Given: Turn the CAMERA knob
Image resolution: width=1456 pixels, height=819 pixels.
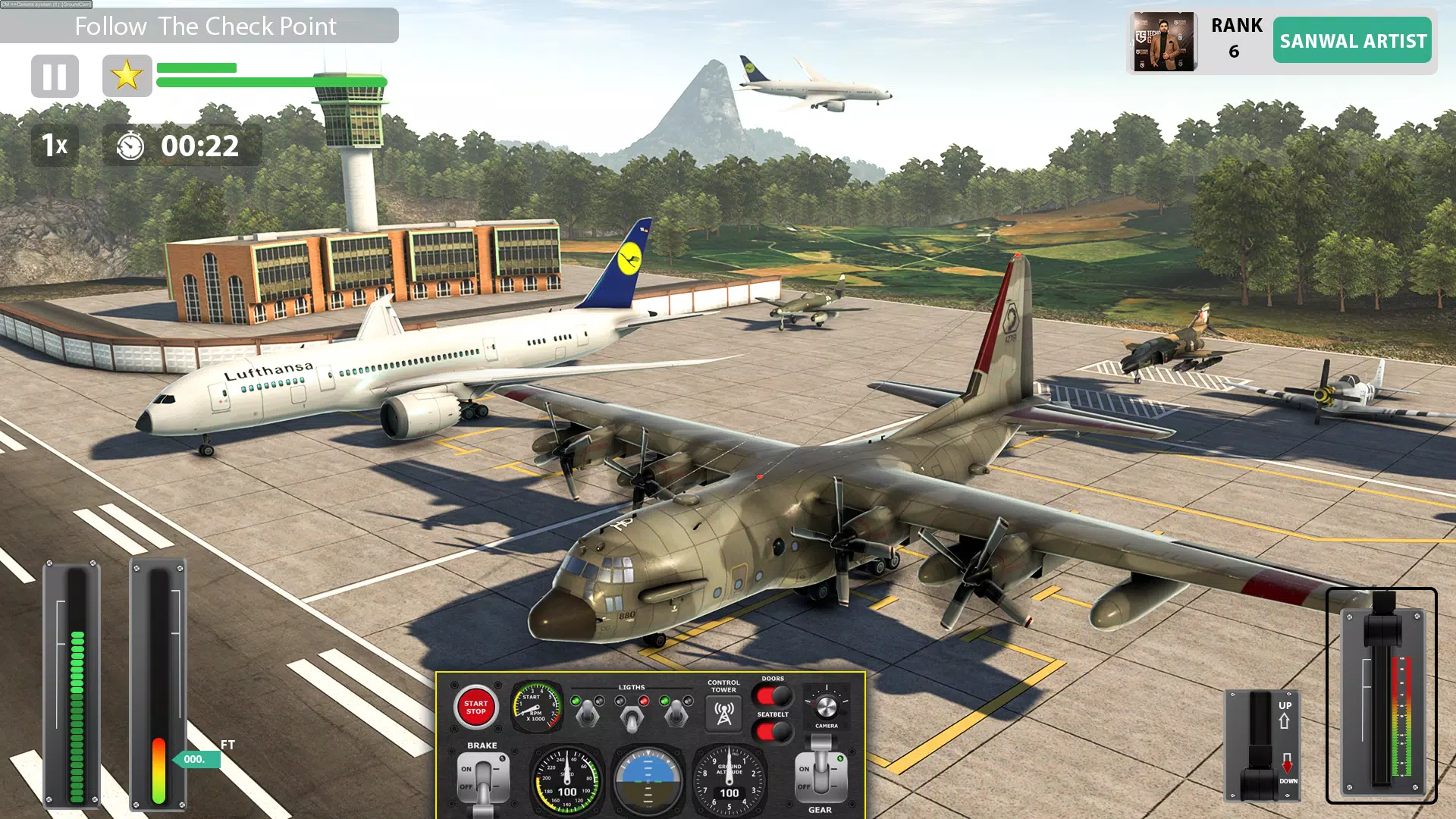Looking at the screenshot, I should tap(826, 707).
